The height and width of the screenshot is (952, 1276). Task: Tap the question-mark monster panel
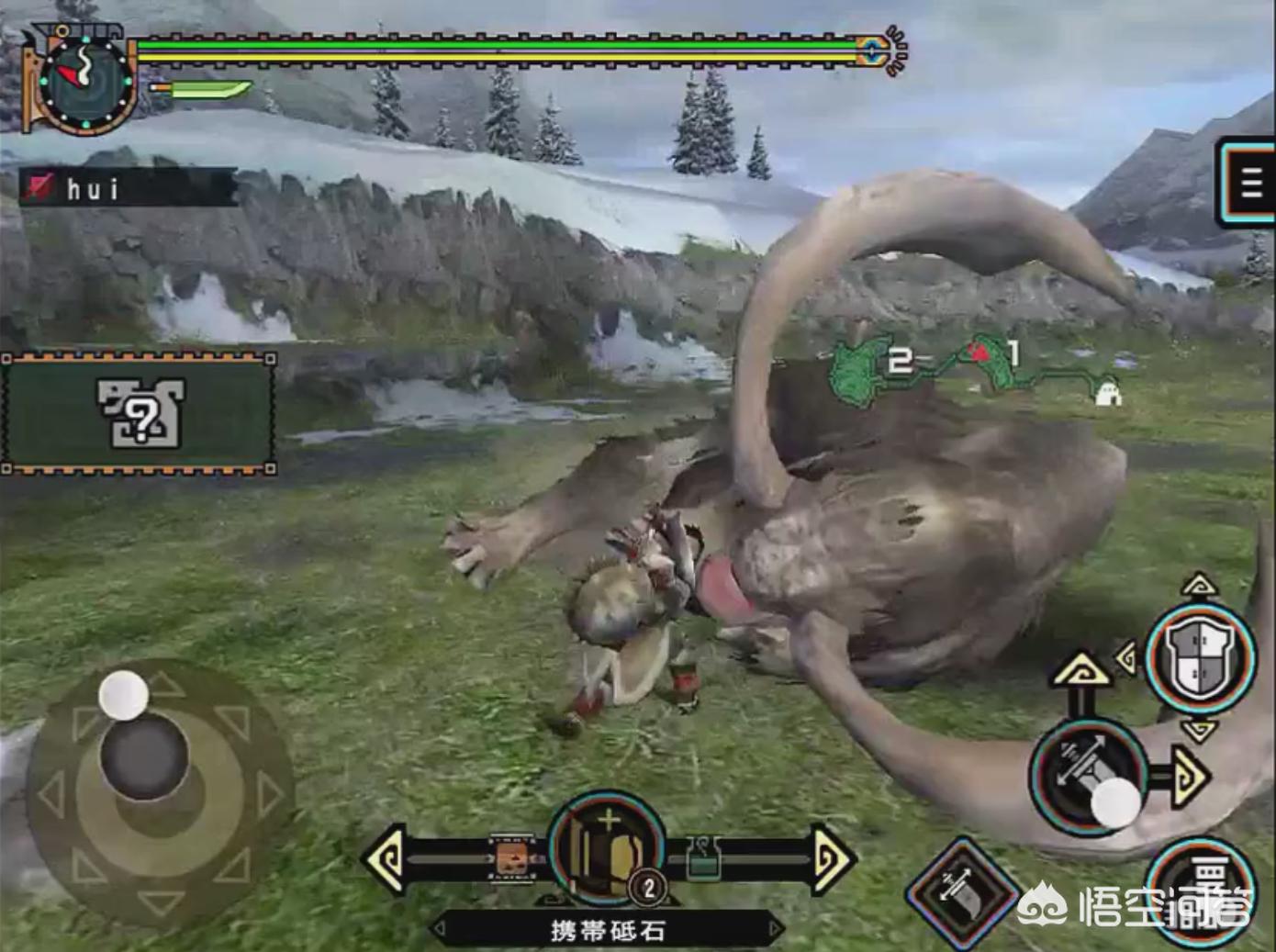[x=140, y=413]
